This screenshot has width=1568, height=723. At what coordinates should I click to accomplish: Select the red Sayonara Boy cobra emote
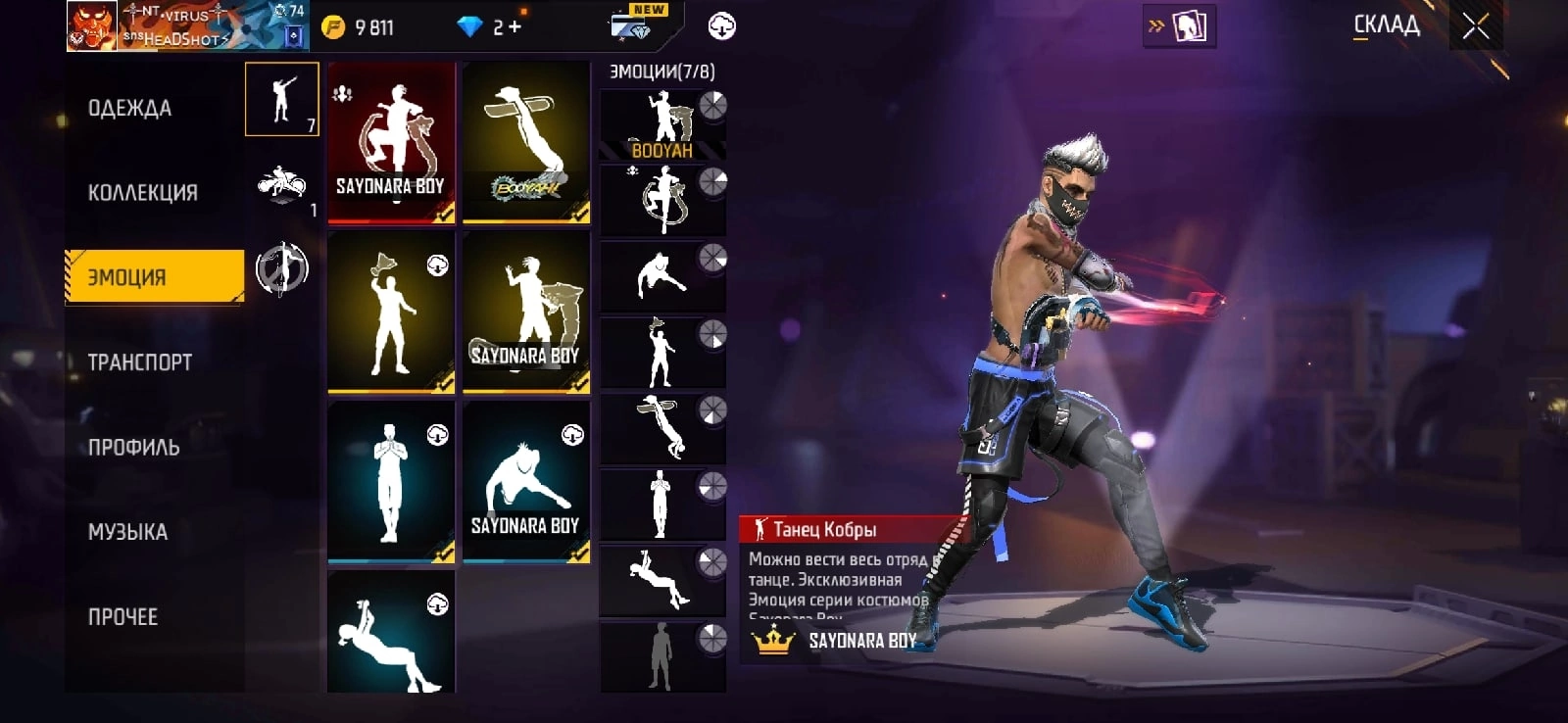pos(391,142)
